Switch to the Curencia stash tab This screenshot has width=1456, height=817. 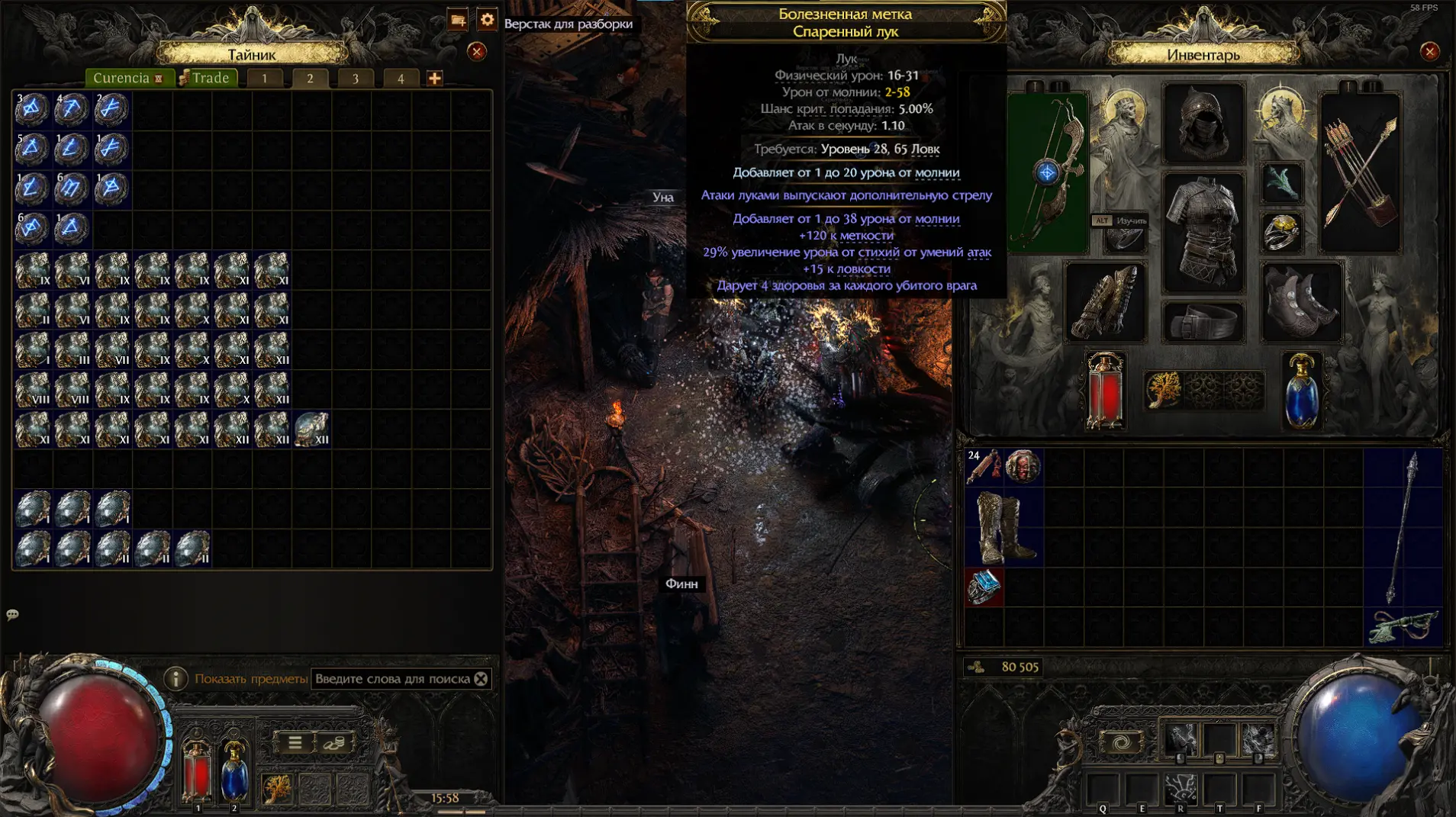coord(127,78)
